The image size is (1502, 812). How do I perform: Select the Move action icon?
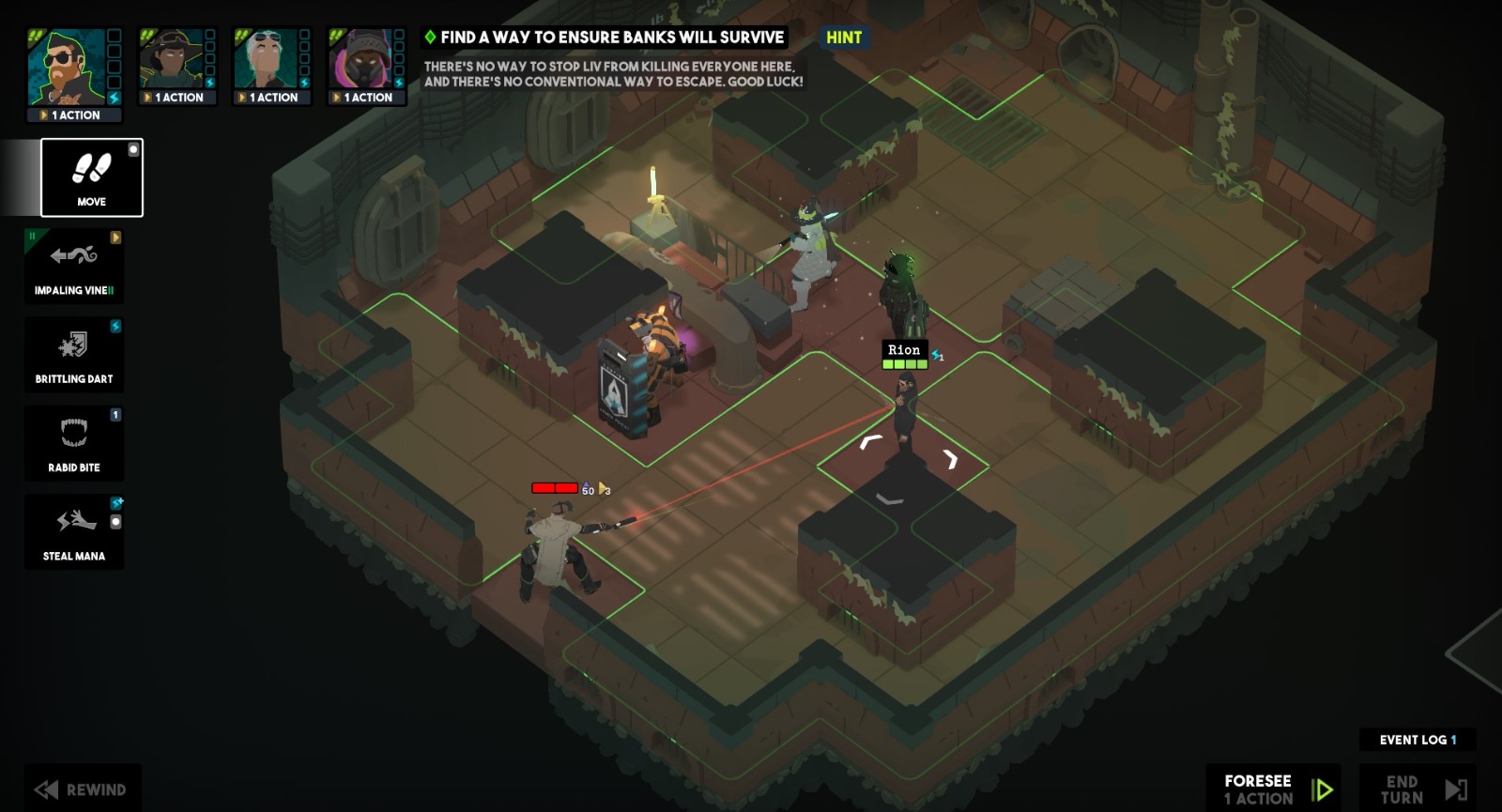pos(90,177)
